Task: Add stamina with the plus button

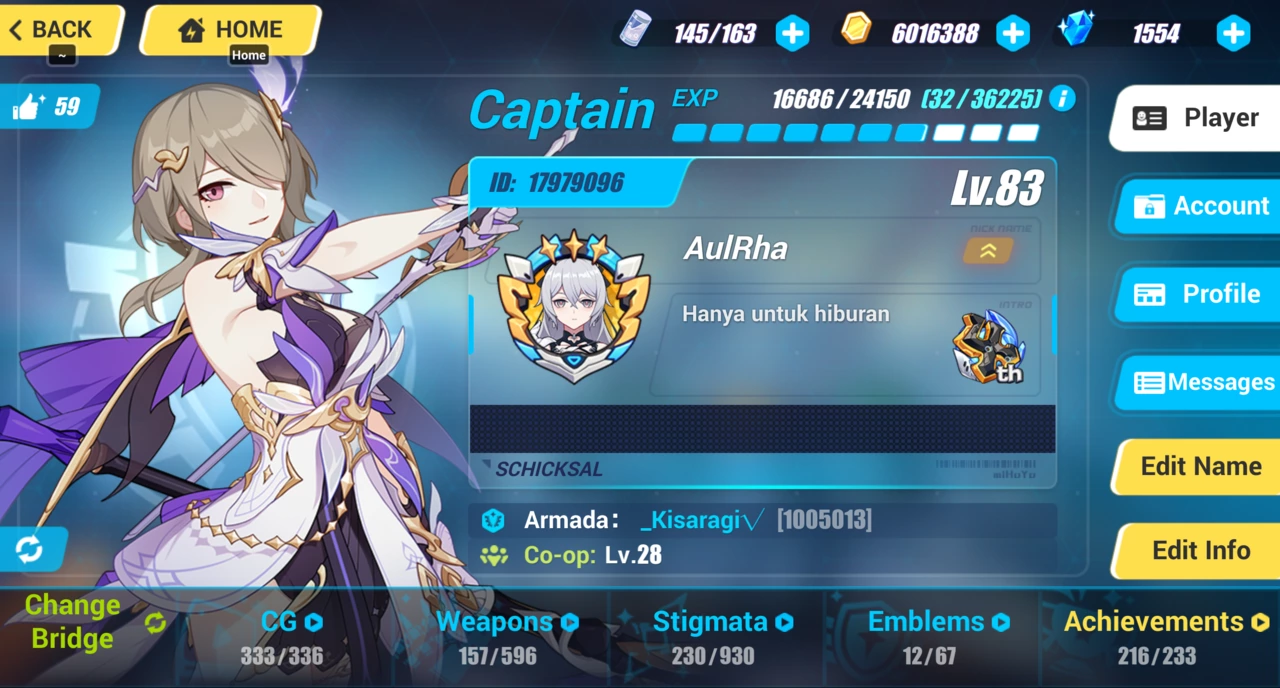Action: [792, 34]
